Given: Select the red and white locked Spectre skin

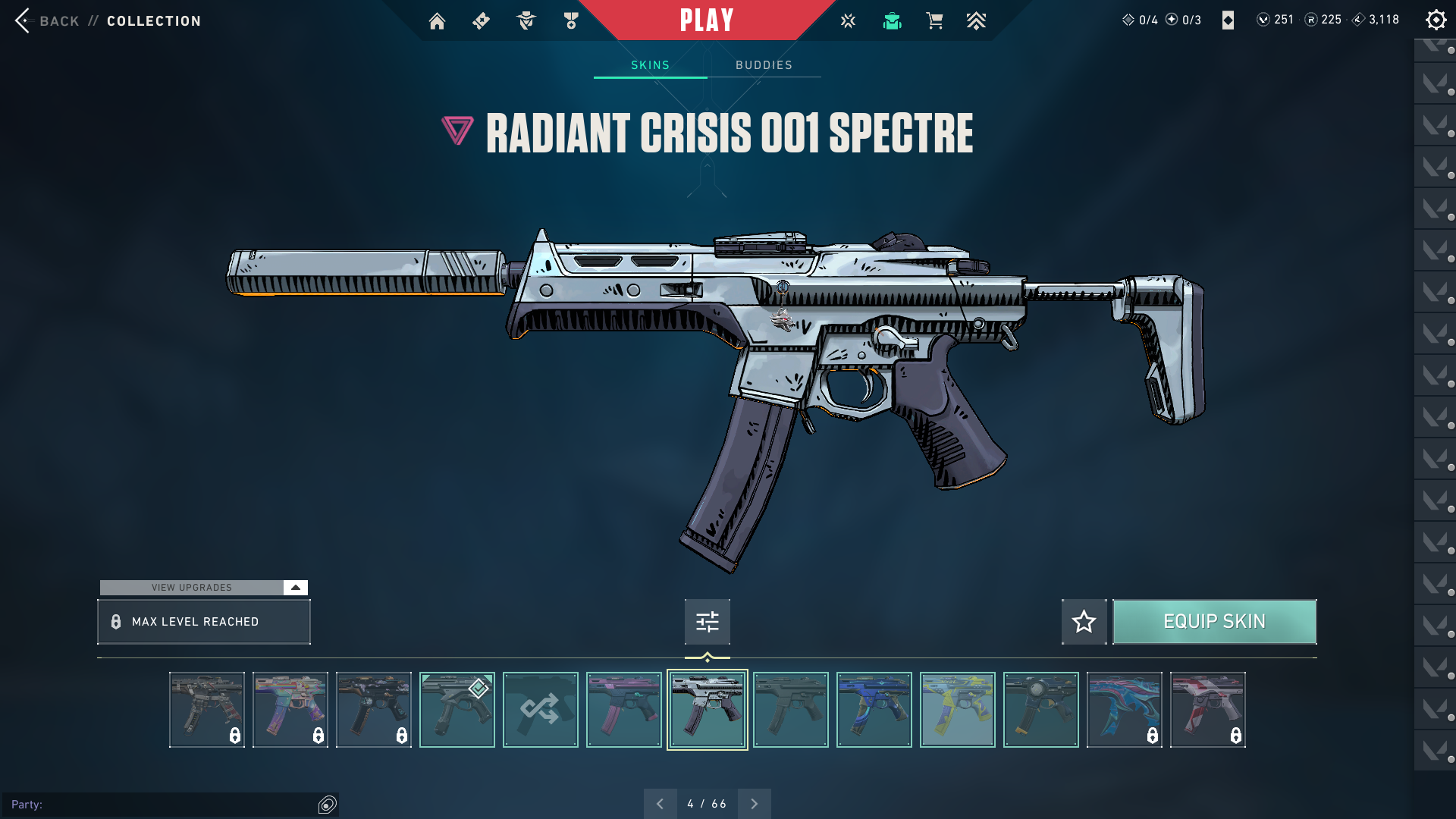Looking at the screenshot, I should click(1207, 710).
